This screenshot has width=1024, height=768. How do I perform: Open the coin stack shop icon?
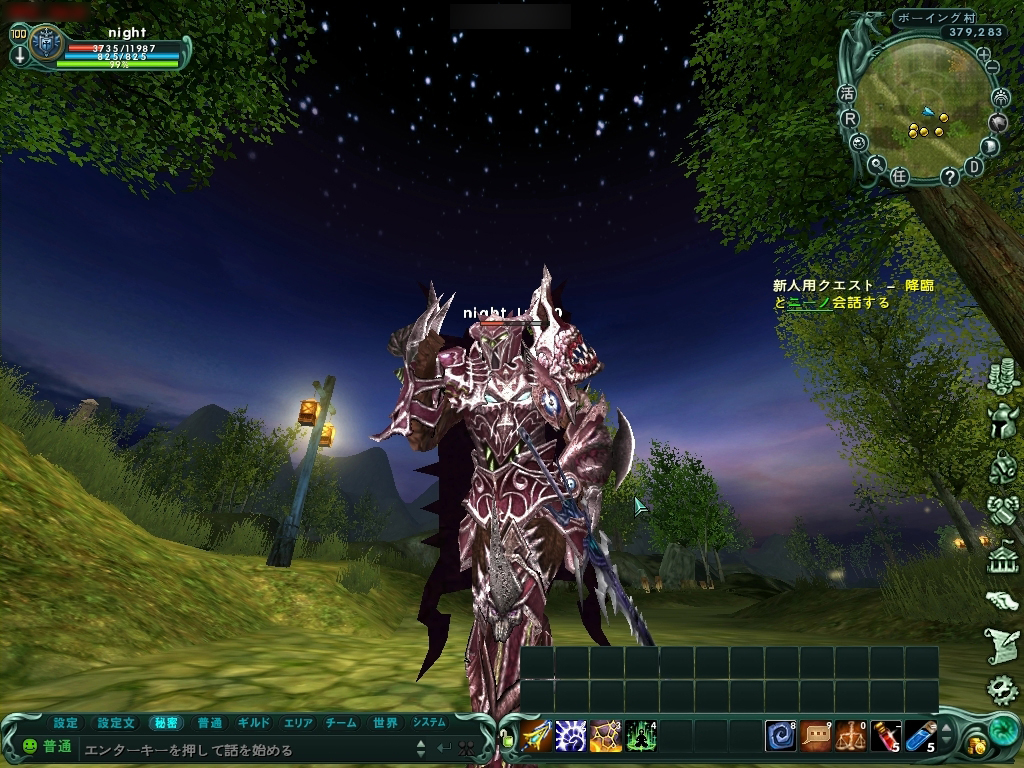[x=1002, y=377]
